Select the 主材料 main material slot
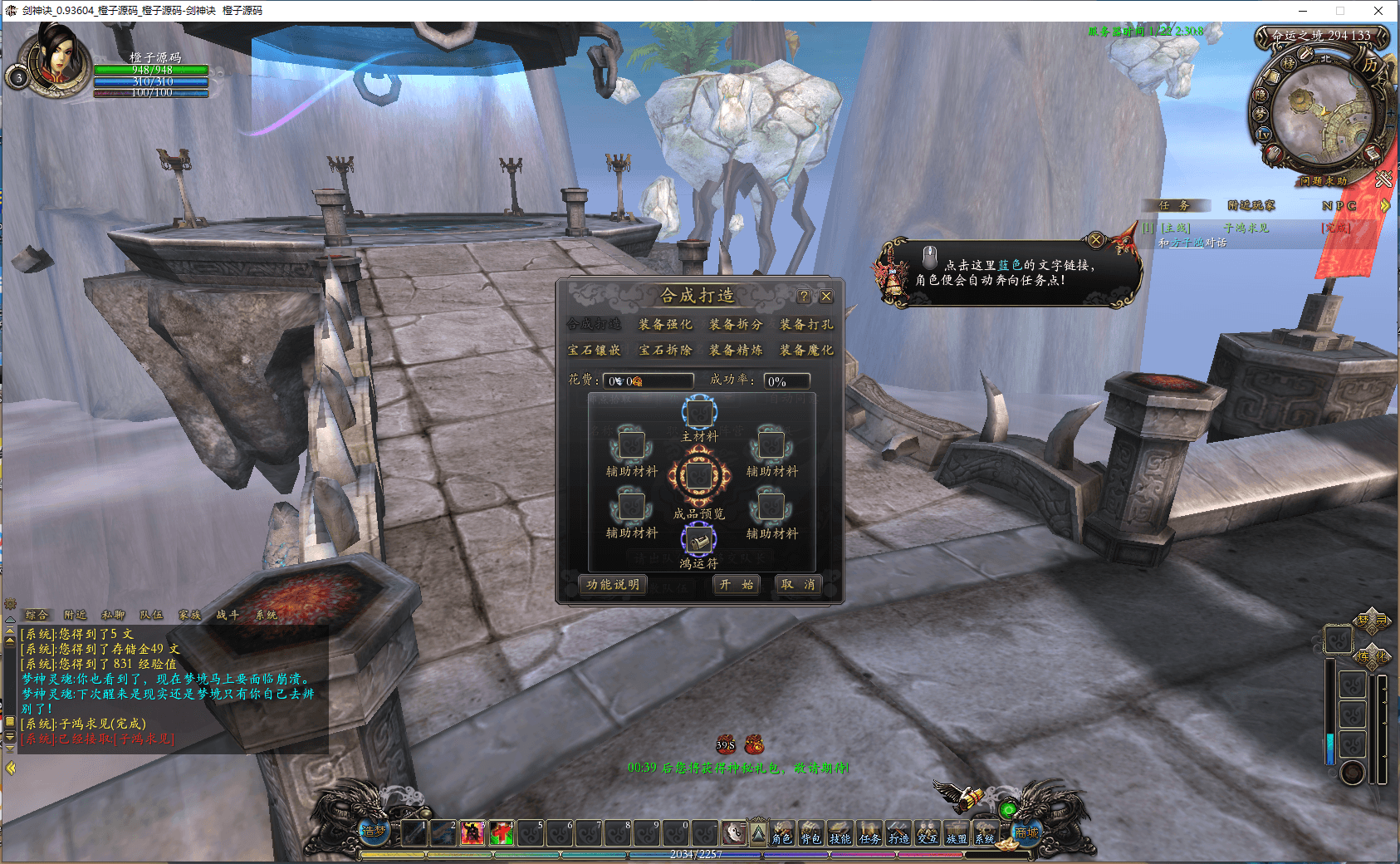 click(699, 412)
